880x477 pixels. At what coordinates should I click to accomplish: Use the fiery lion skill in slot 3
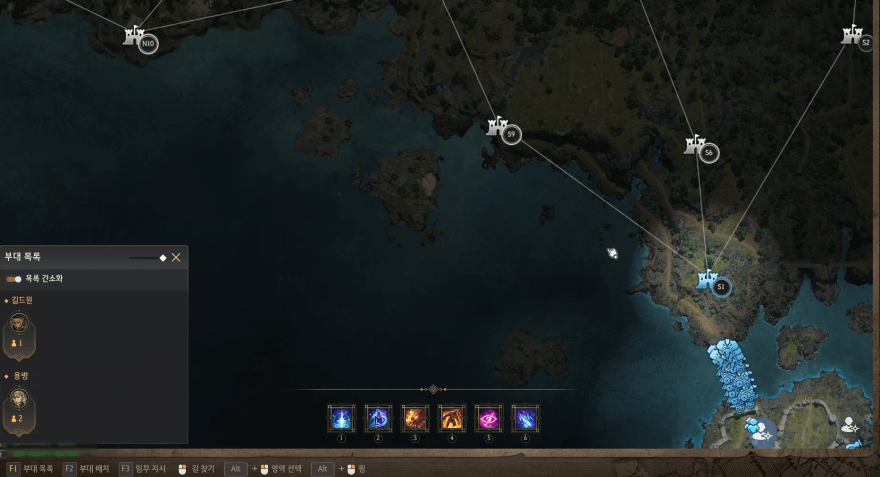415,418
